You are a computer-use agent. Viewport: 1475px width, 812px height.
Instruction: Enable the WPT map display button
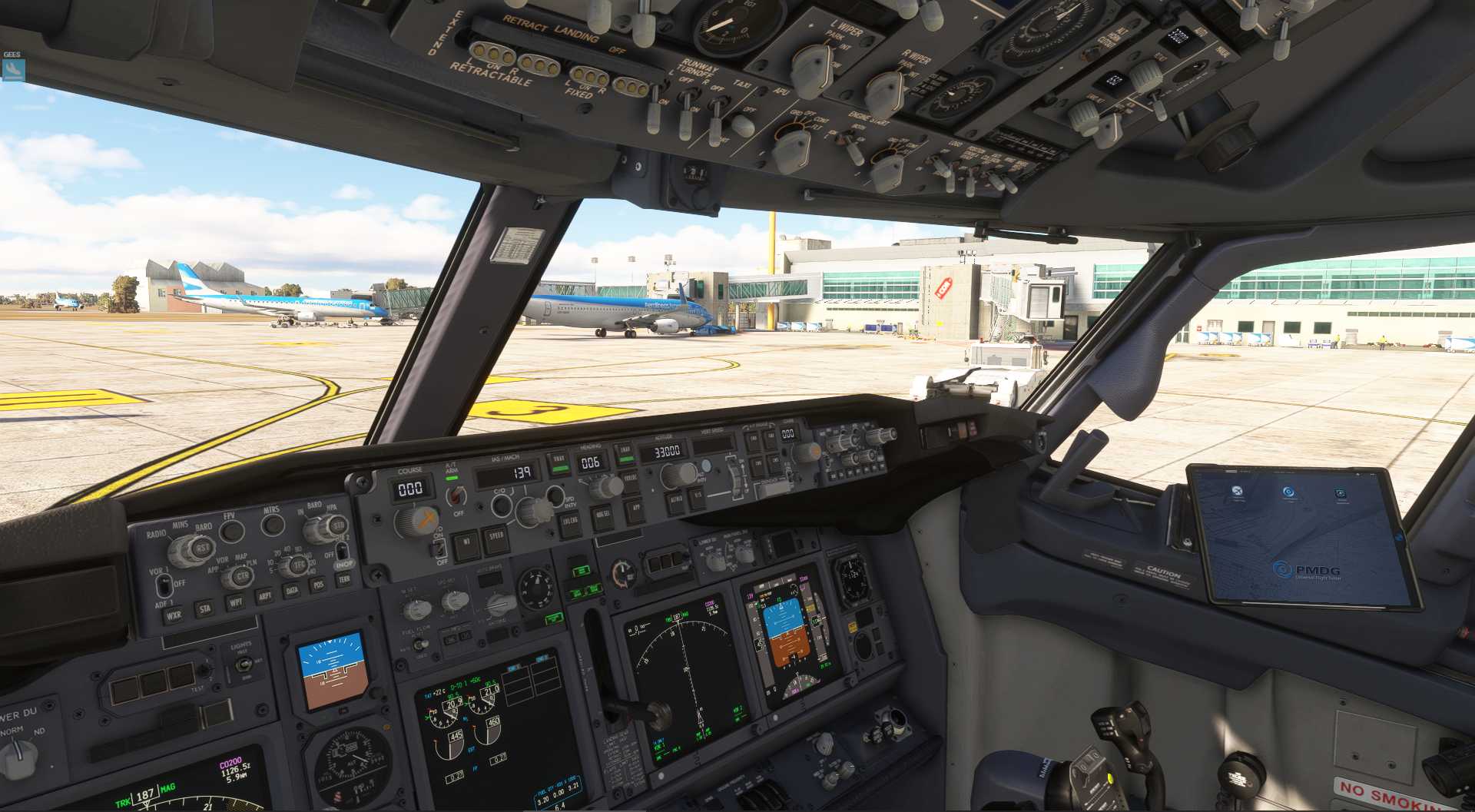tap(236, 602)
